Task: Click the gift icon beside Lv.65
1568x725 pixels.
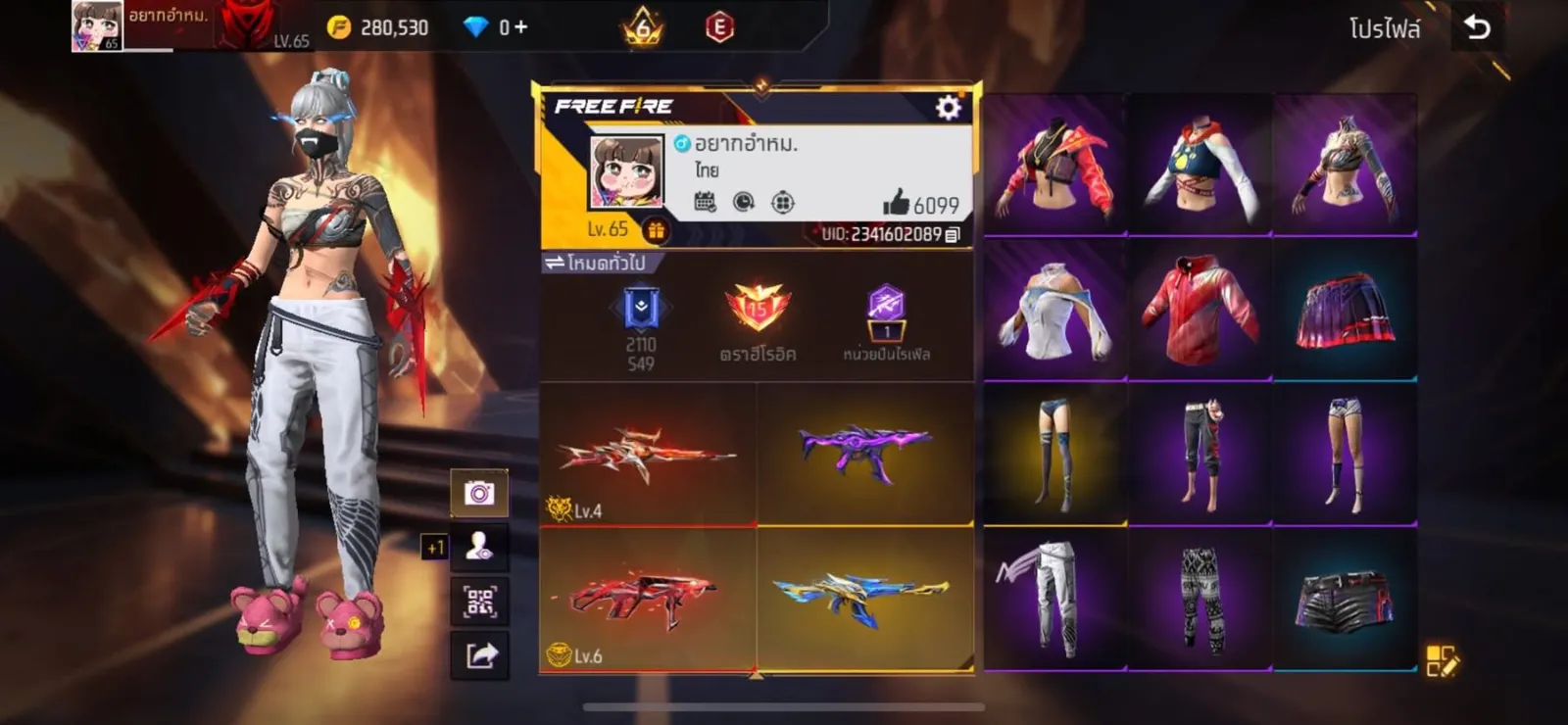Action: click(x=656, y=230)
